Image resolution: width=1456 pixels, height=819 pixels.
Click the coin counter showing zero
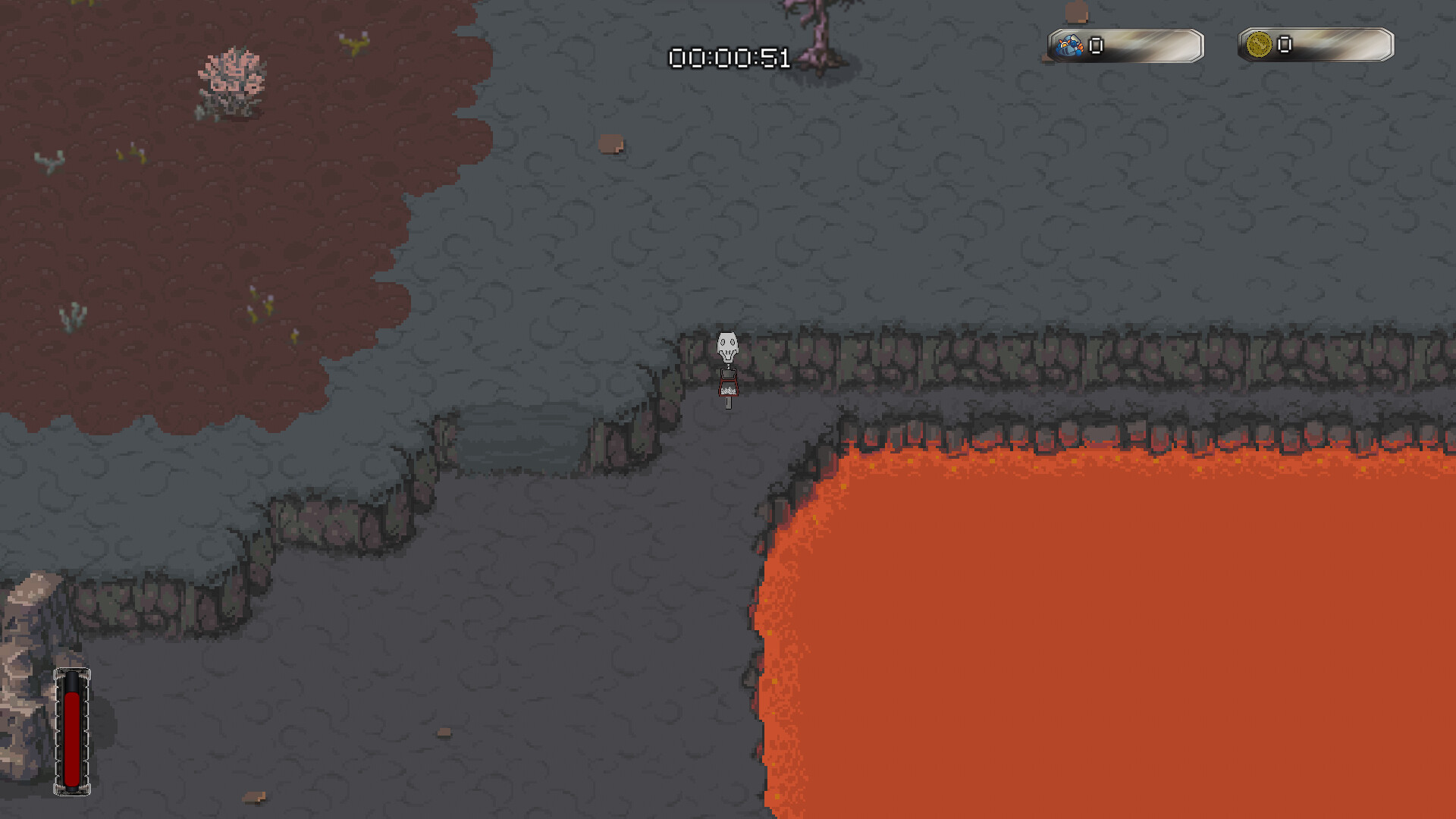1283,45
